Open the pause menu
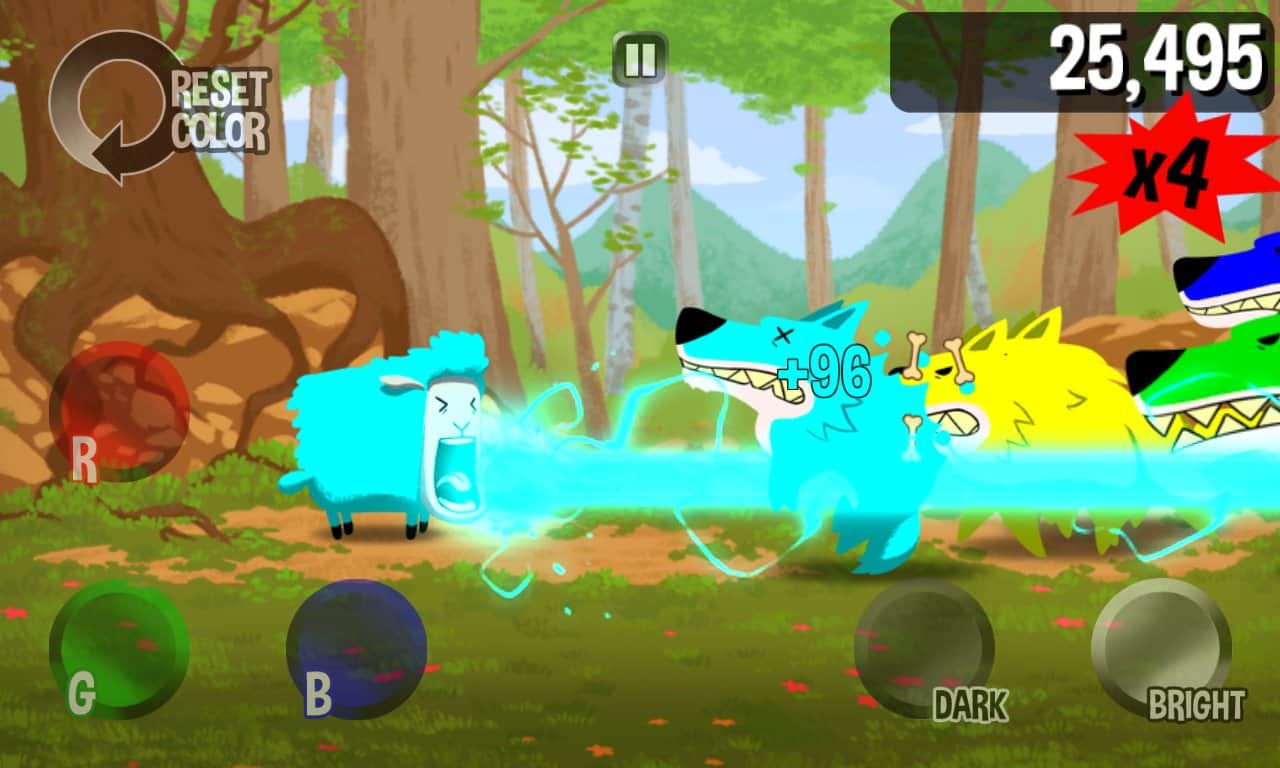Screen dimensions: 1280x768 click(640, 57)
